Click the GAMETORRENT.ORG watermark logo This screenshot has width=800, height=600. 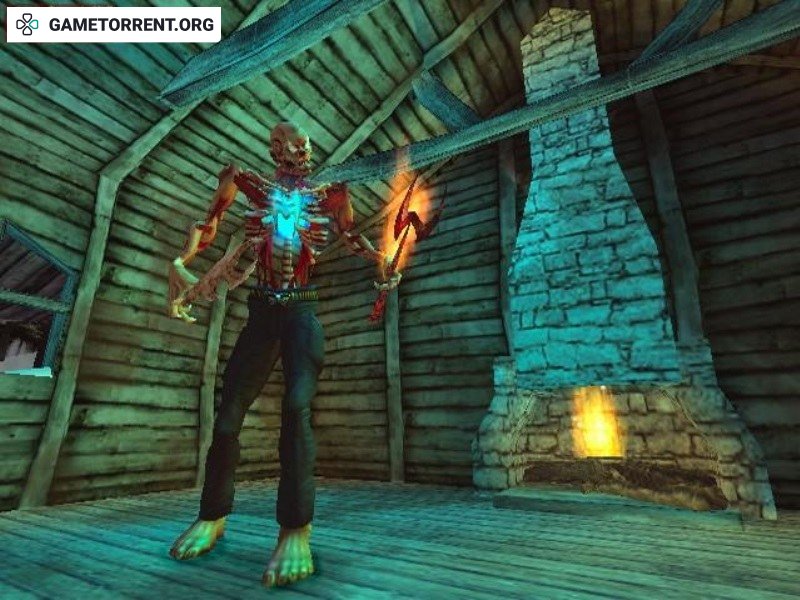tap(113, 24)
